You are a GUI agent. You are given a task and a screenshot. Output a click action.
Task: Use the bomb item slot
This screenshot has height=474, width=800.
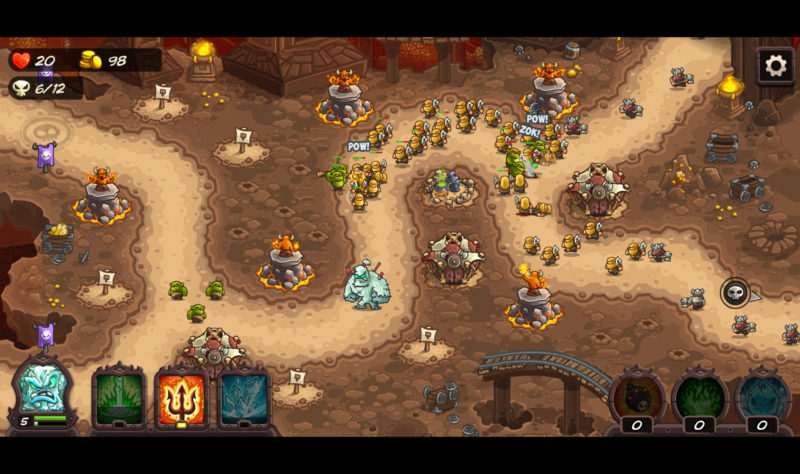coord(637,395)
